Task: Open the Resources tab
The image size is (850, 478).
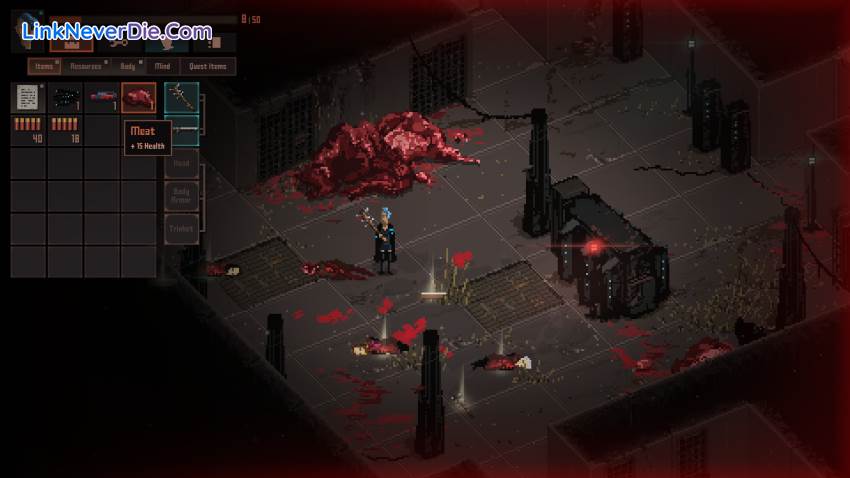Action: [x=86, y=66]
